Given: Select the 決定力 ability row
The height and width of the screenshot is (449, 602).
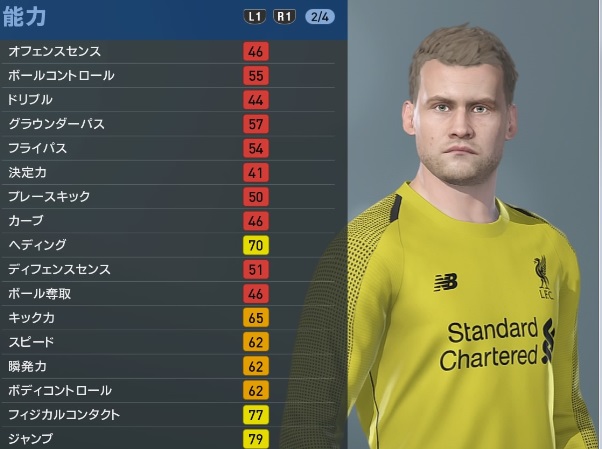Looking at the screenshot, I should pyautogui.click(x=170, y=172).
